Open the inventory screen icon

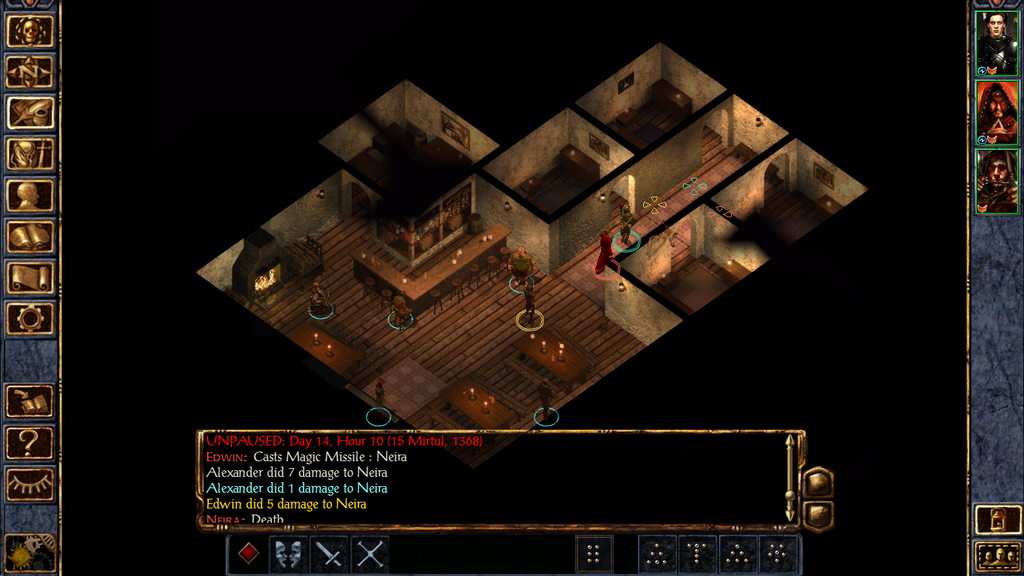(30, 154)
